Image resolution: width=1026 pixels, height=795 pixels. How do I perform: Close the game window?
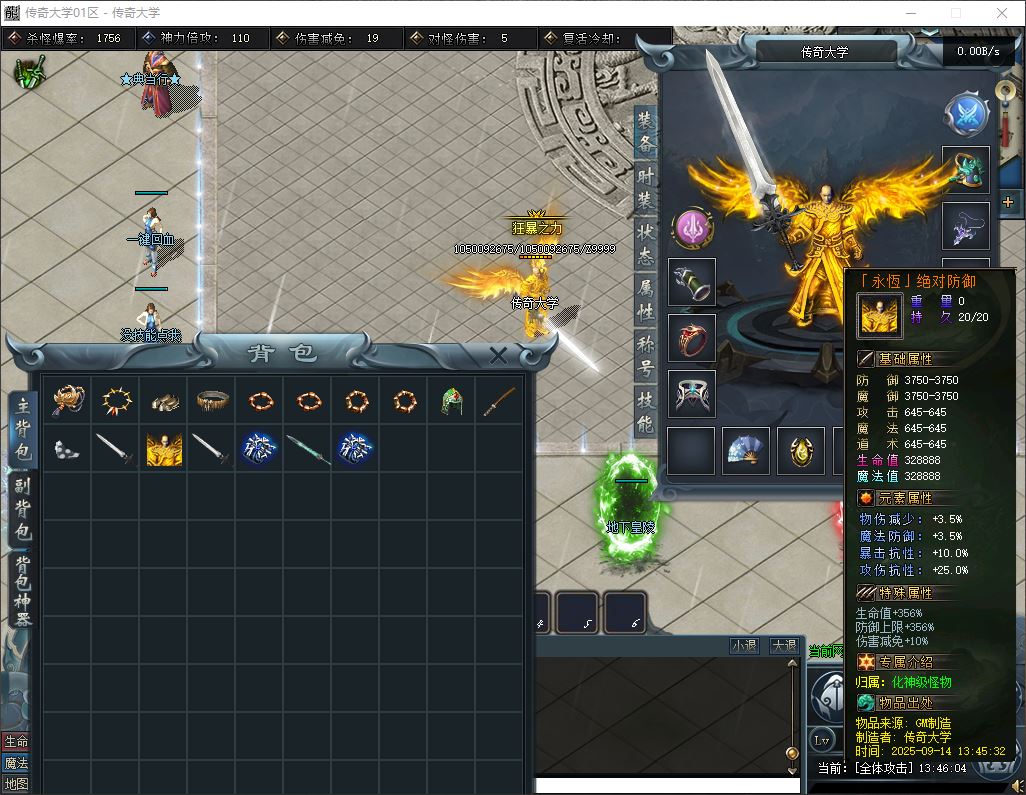1002,13
